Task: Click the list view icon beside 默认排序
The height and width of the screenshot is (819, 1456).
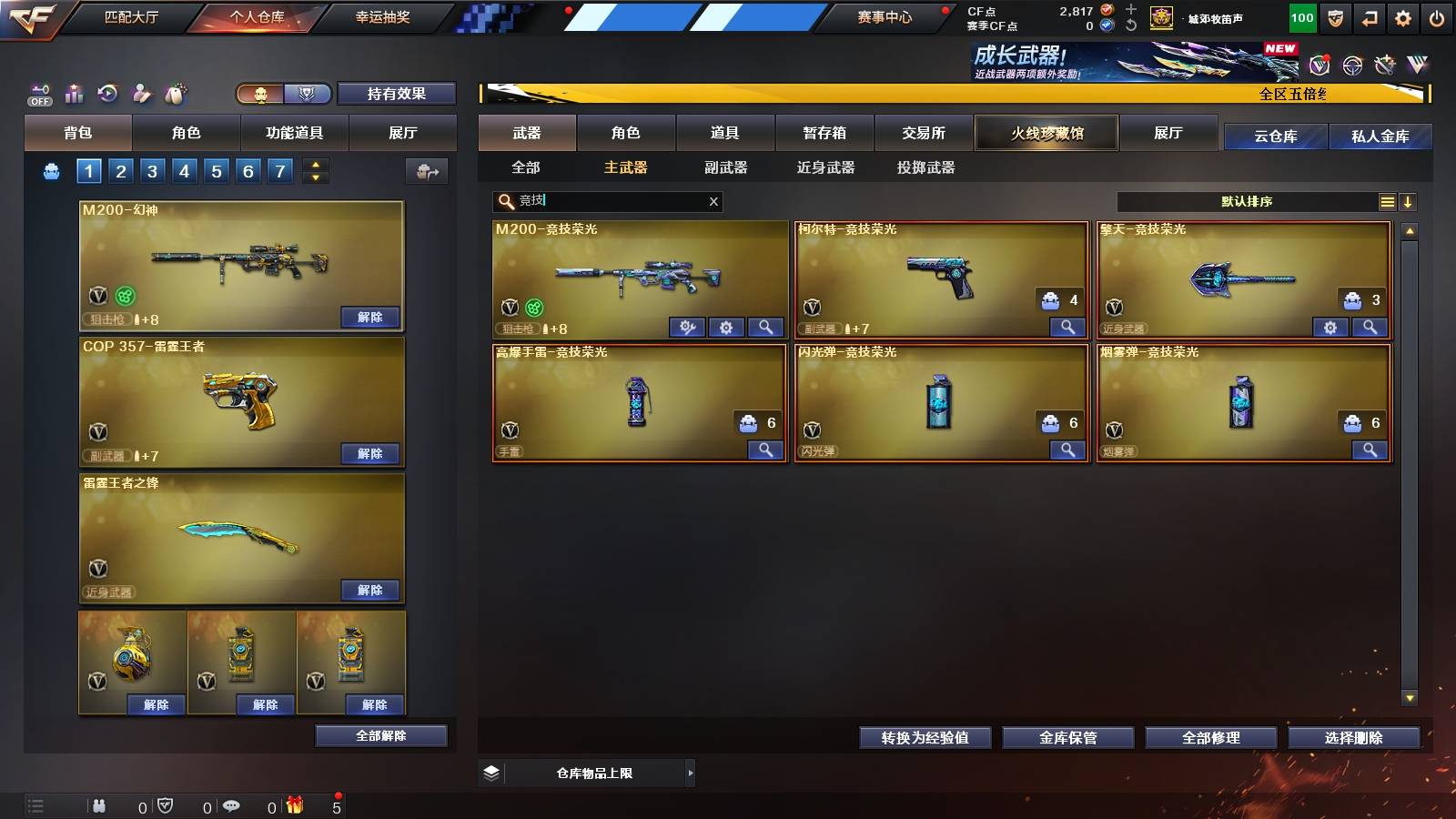Action: coord(1387,202)
